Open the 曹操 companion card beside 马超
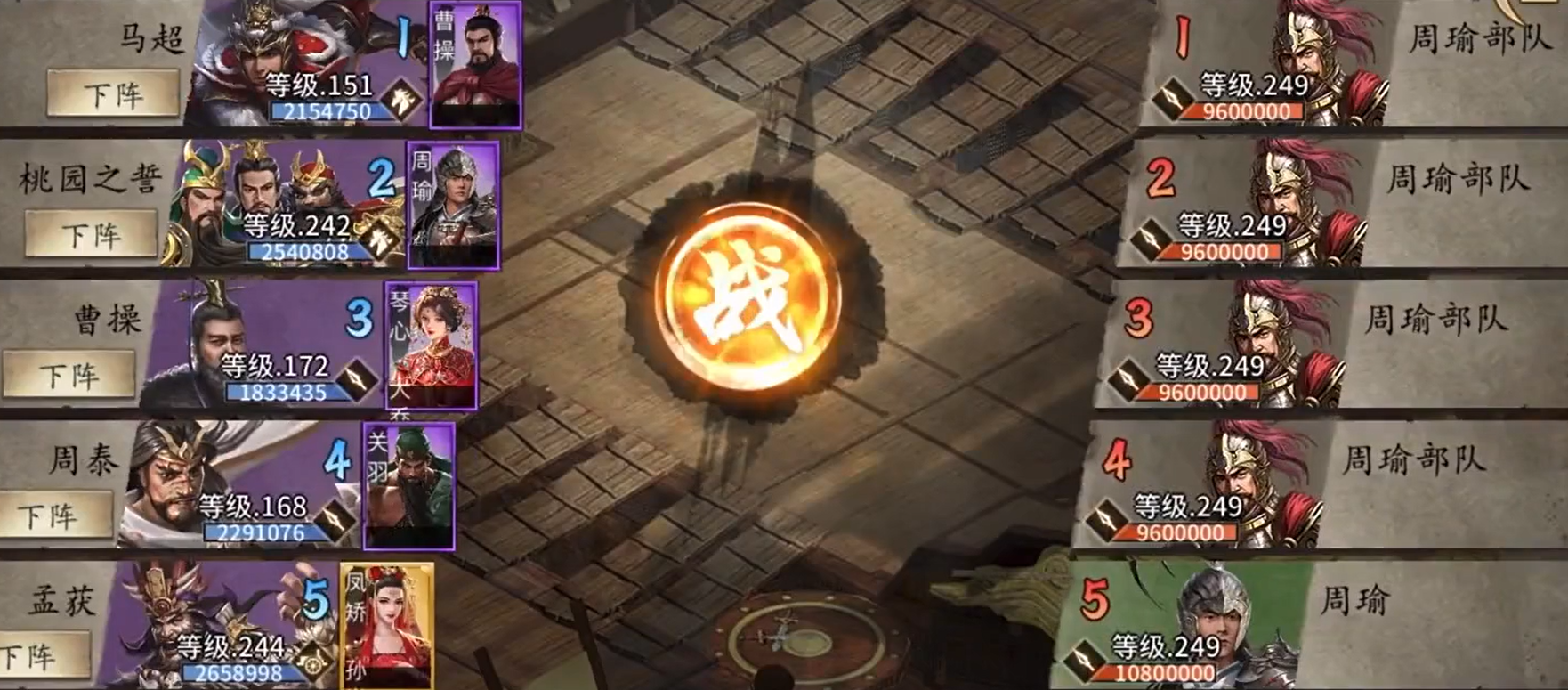1568x690 pixels. tap(476, 64)
